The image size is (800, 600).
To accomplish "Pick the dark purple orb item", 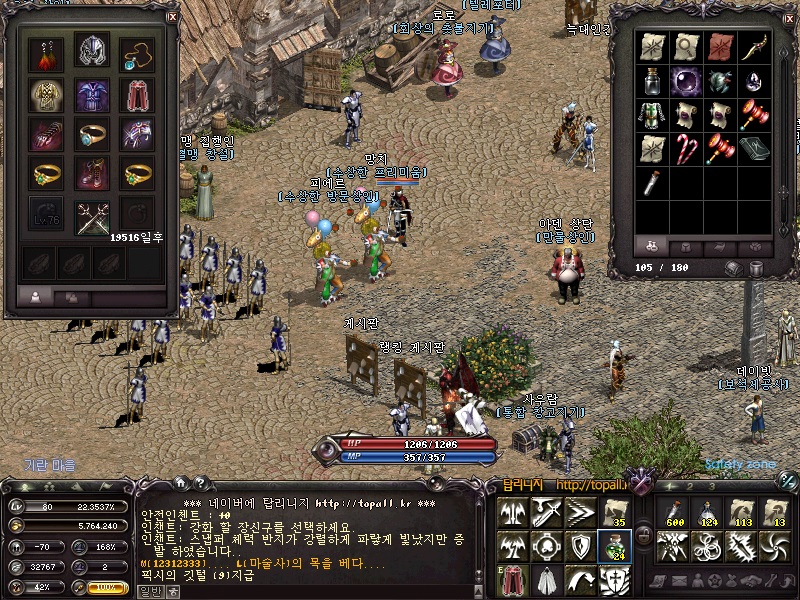I will click(686, 81).
